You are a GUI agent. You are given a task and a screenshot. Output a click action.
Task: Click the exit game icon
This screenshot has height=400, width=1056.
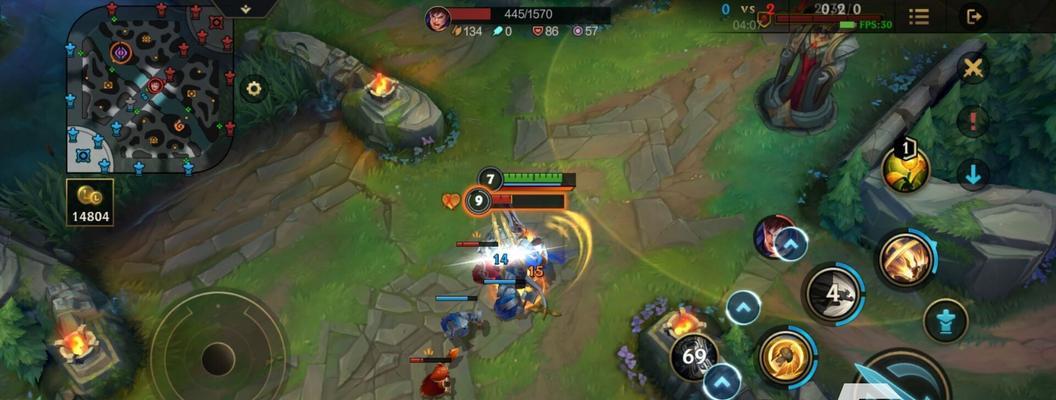[972, 16]
